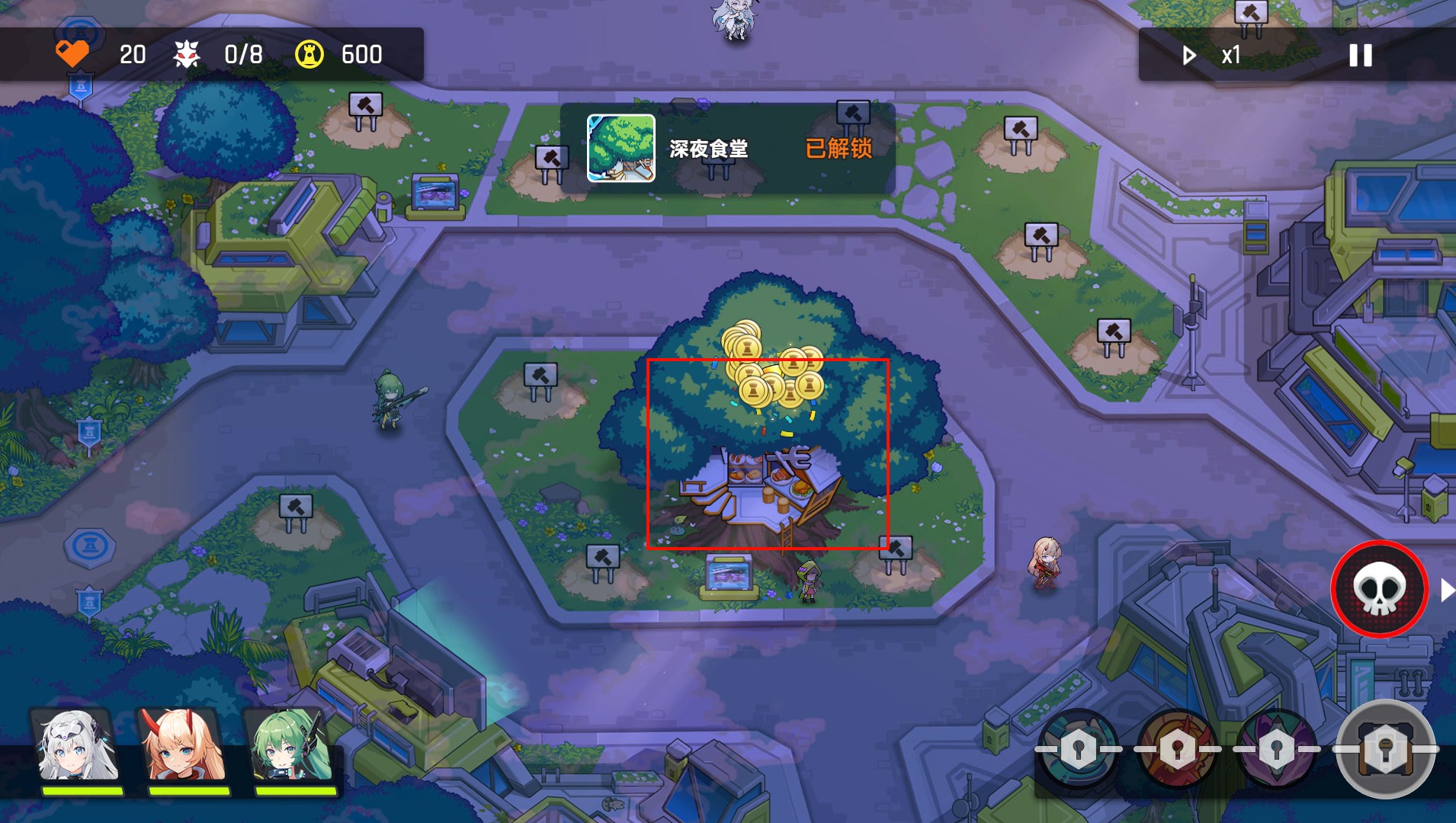Click the heart lives icon showing 20
The width and height of the screenshot is (1456, 823).
pos(74,53)
